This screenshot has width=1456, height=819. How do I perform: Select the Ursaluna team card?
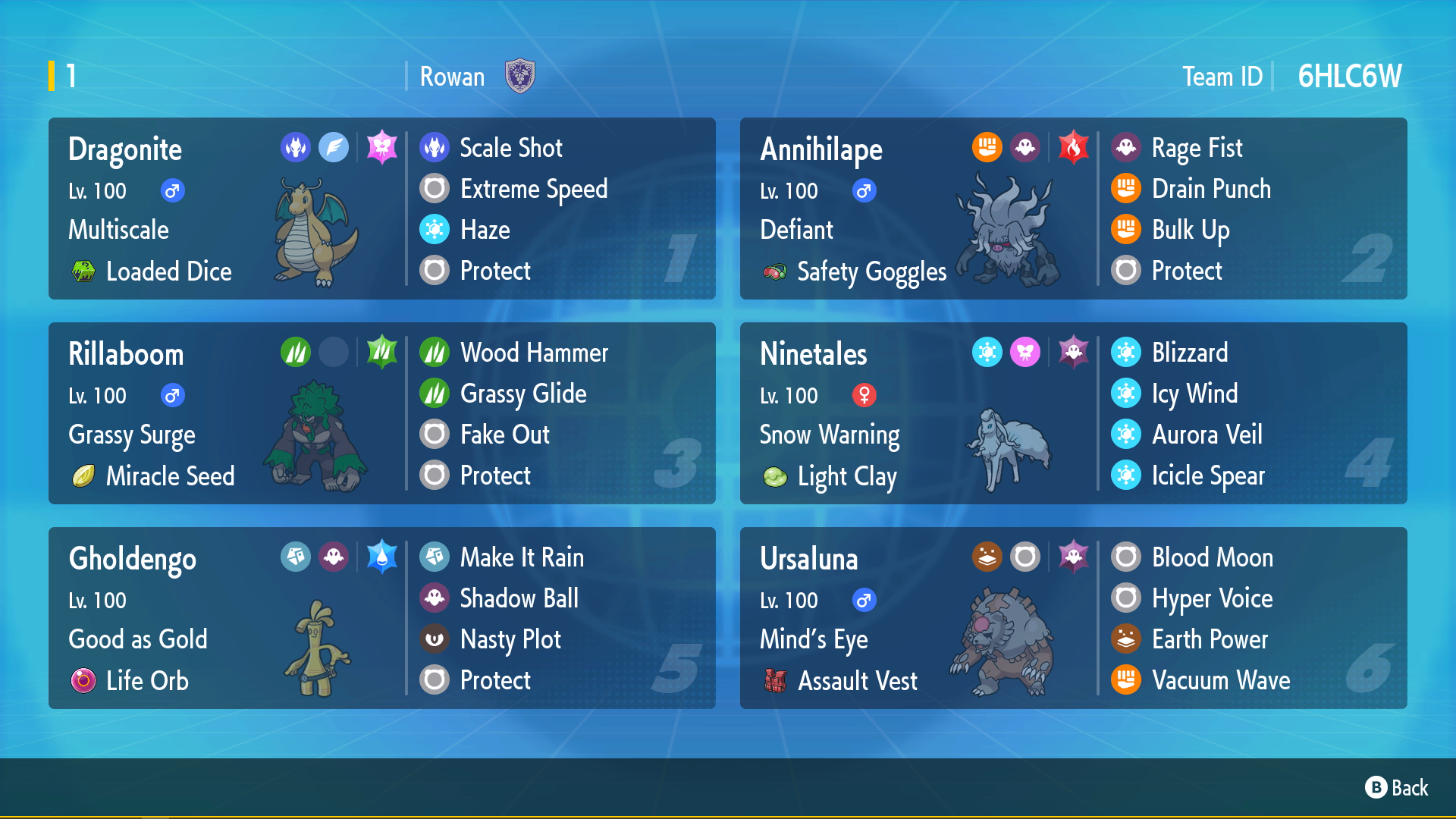coord(1073,618)
